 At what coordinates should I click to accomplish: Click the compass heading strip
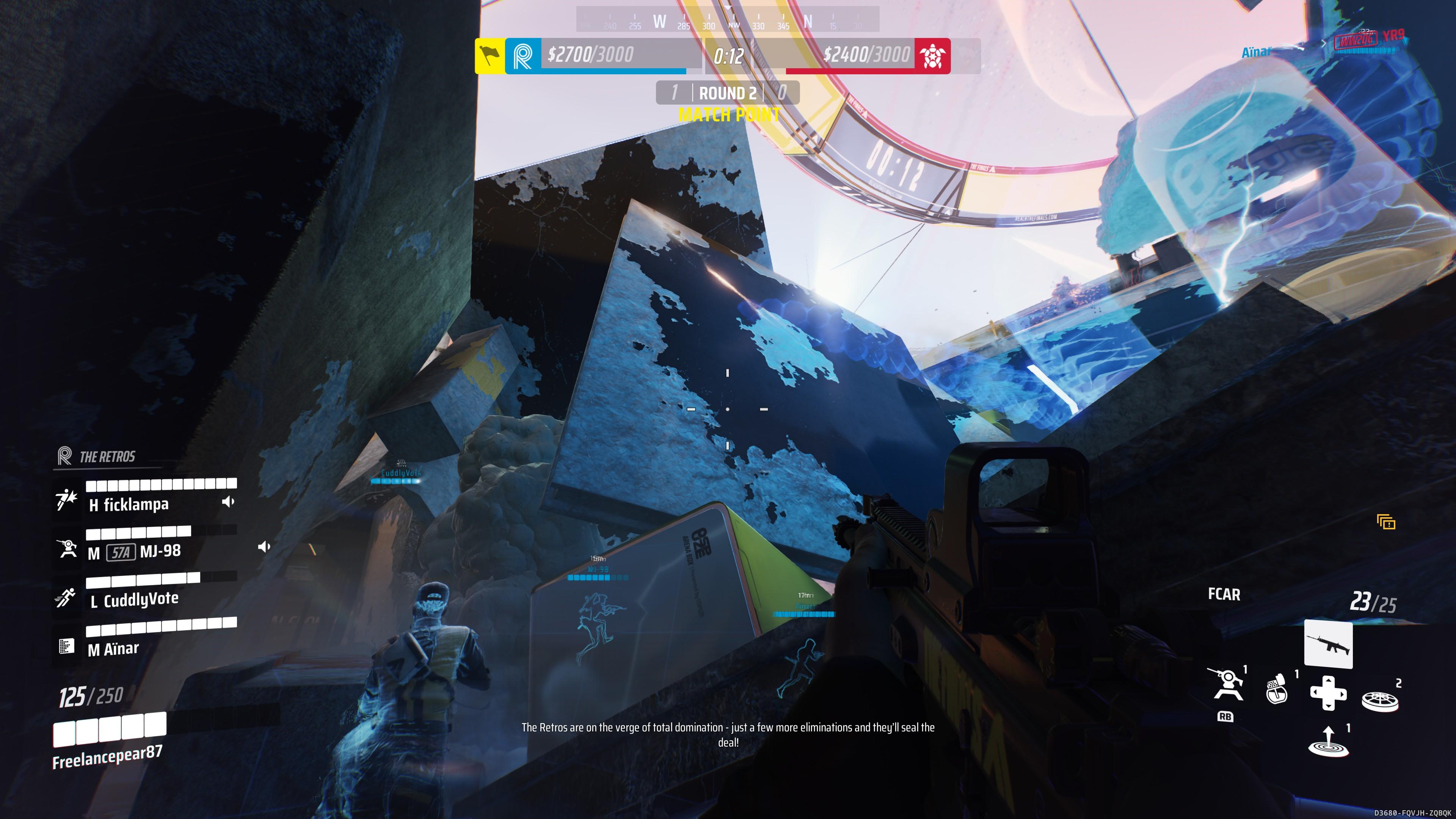(728, 20)
